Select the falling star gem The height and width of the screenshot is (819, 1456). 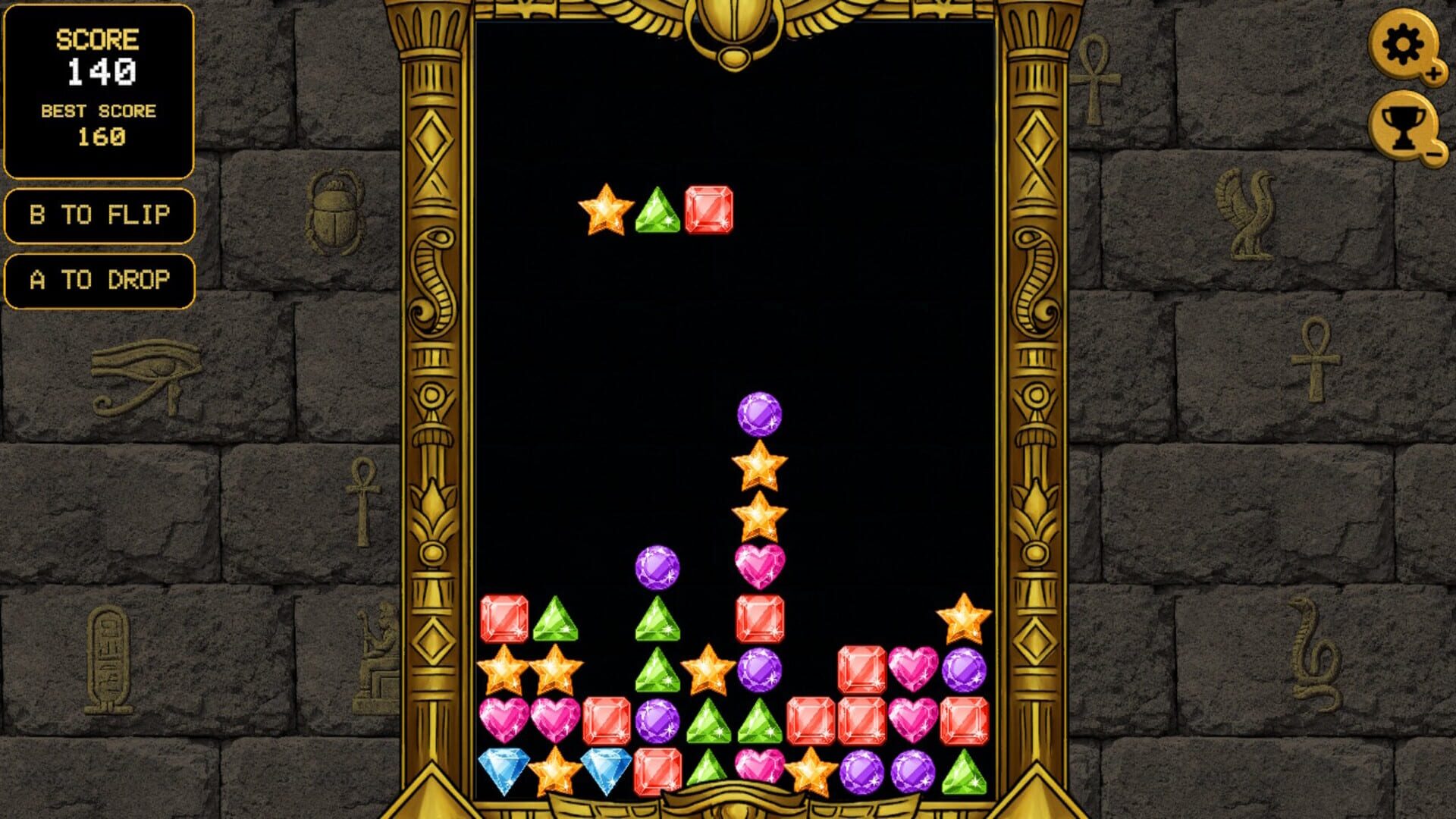[x=607, y=210]
